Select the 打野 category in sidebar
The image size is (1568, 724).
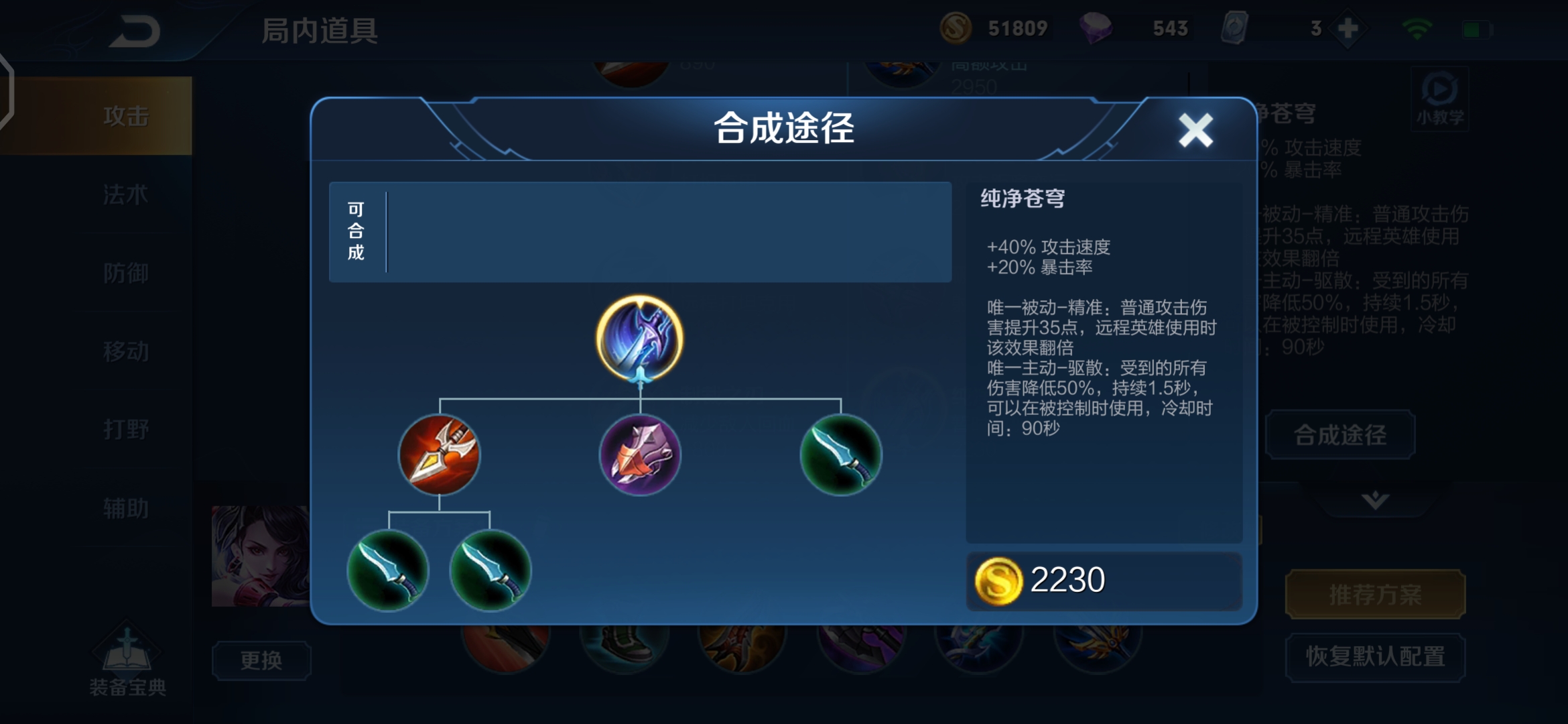pos(124,429)
